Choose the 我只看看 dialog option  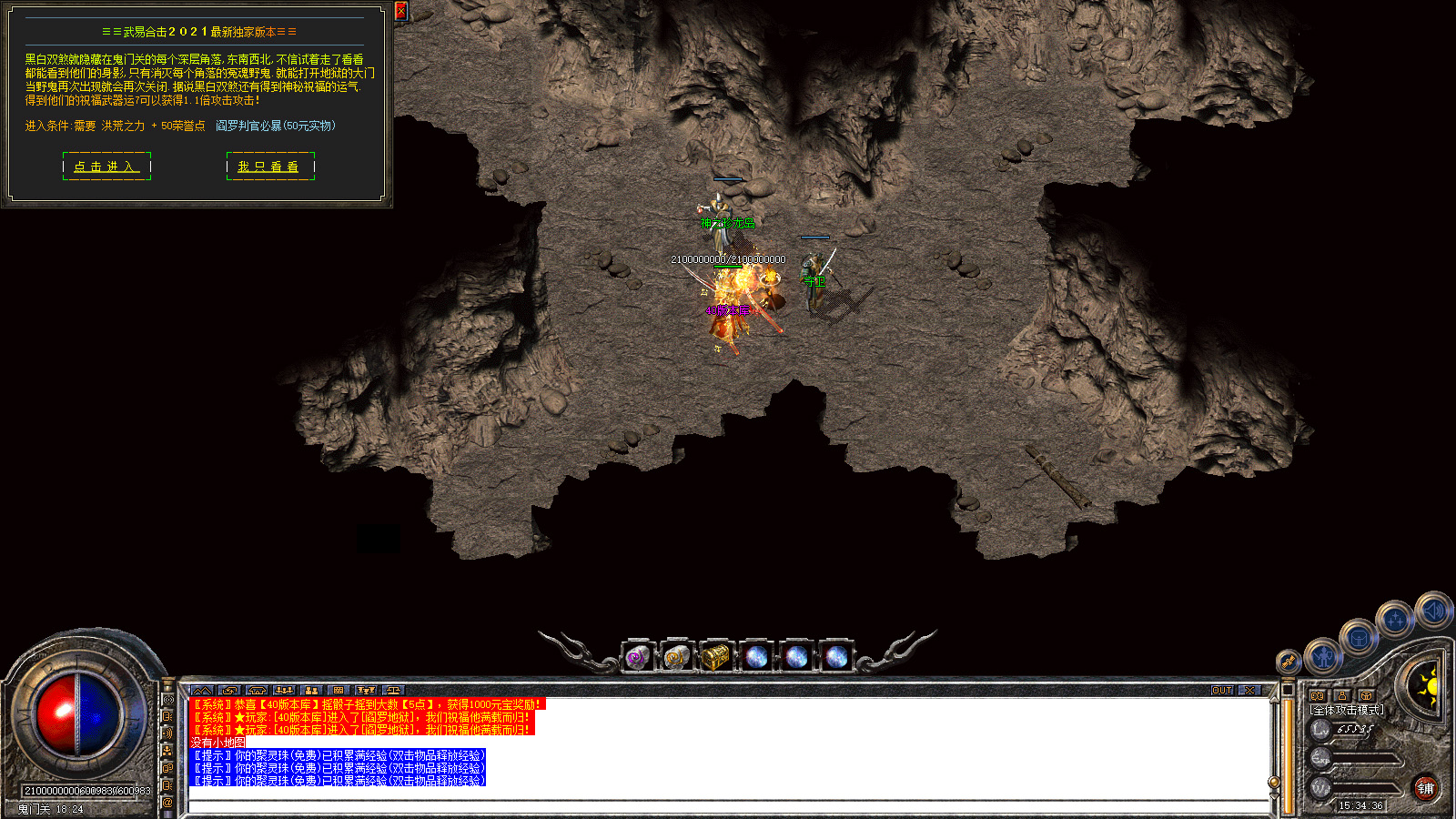tap(269, 167)
